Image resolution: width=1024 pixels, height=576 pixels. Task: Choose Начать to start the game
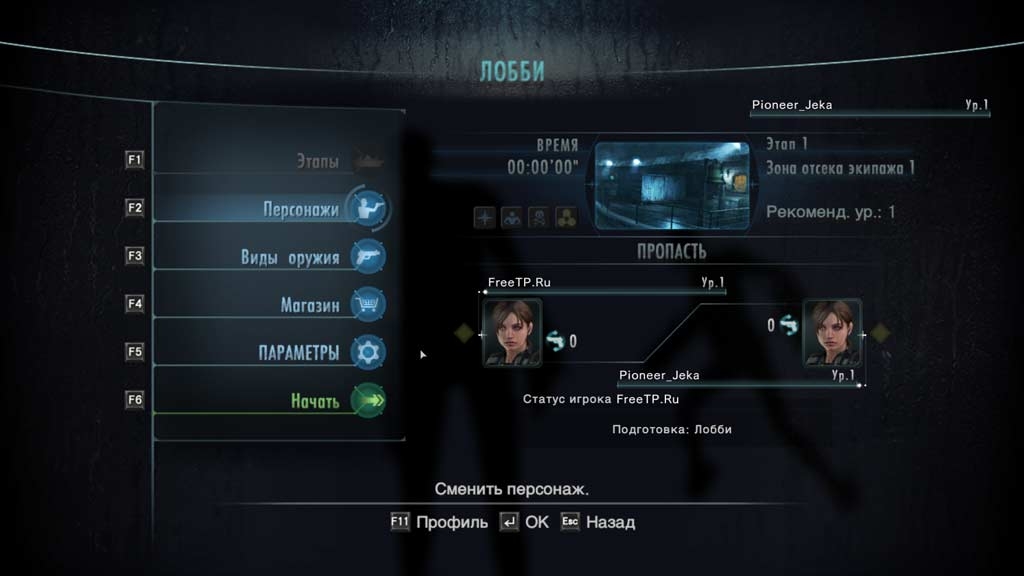tap(315, 401)
